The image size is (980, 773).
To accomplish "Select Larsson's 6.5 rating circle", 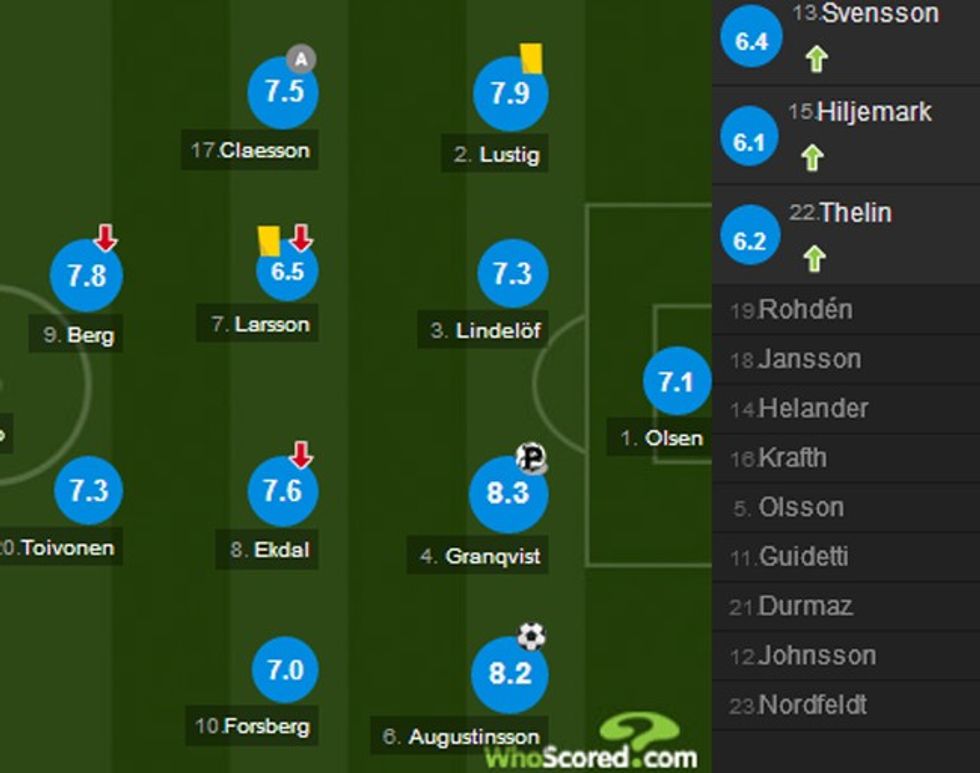I will (287, 271).
